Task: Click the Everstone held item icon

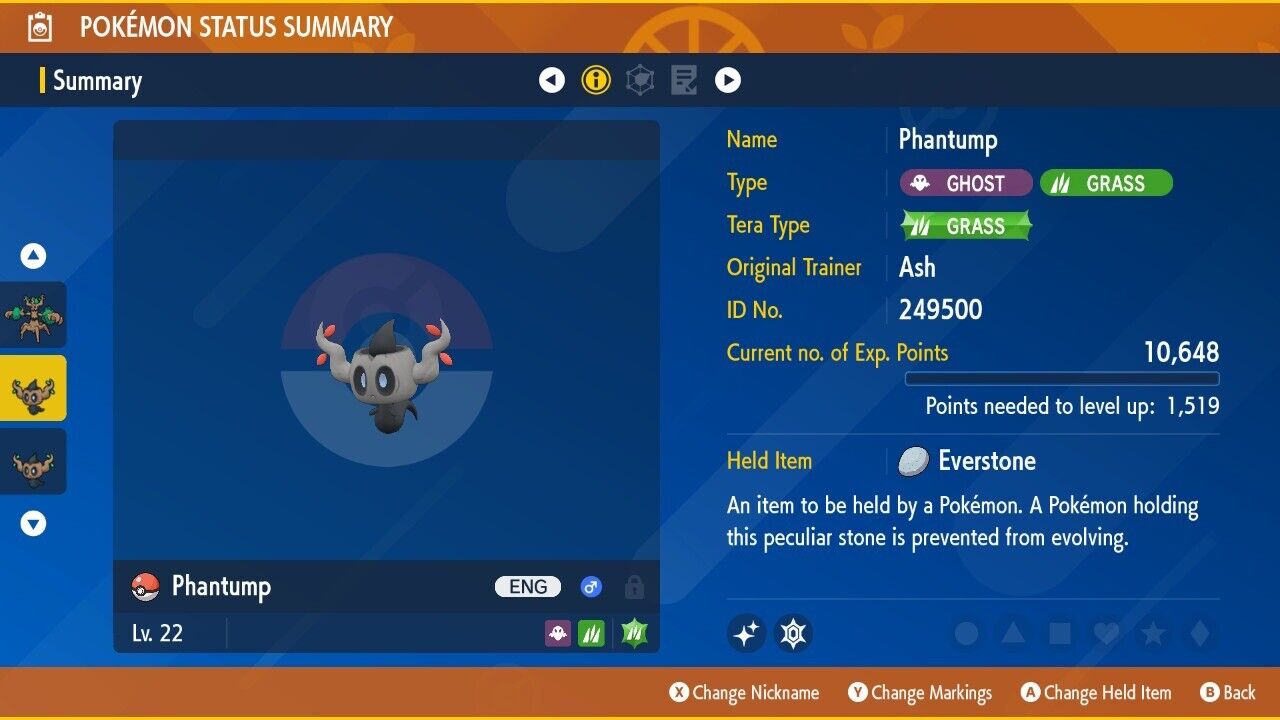Action: coord(913,461)
